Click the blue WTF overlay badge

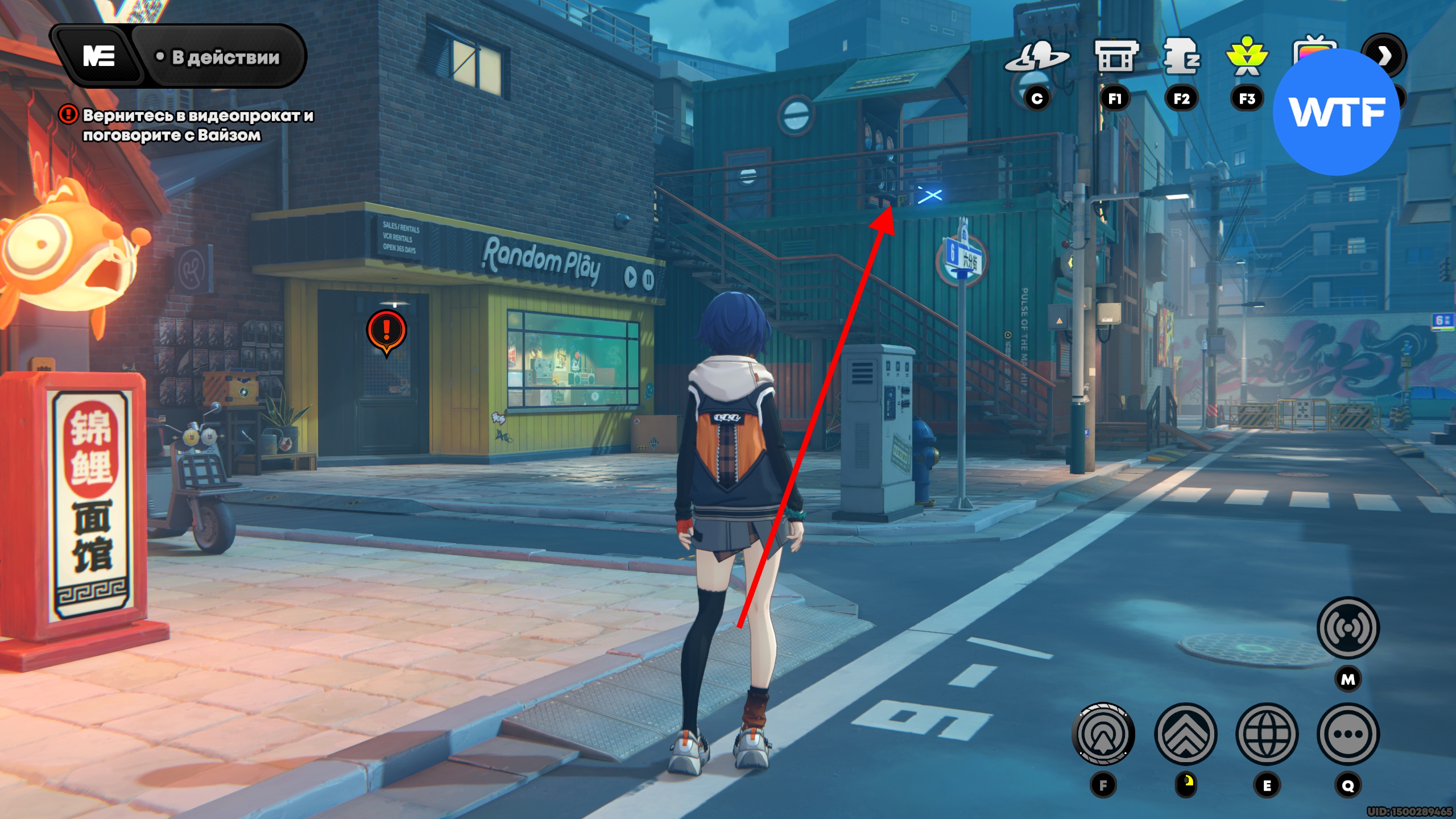click(1337, 113)
